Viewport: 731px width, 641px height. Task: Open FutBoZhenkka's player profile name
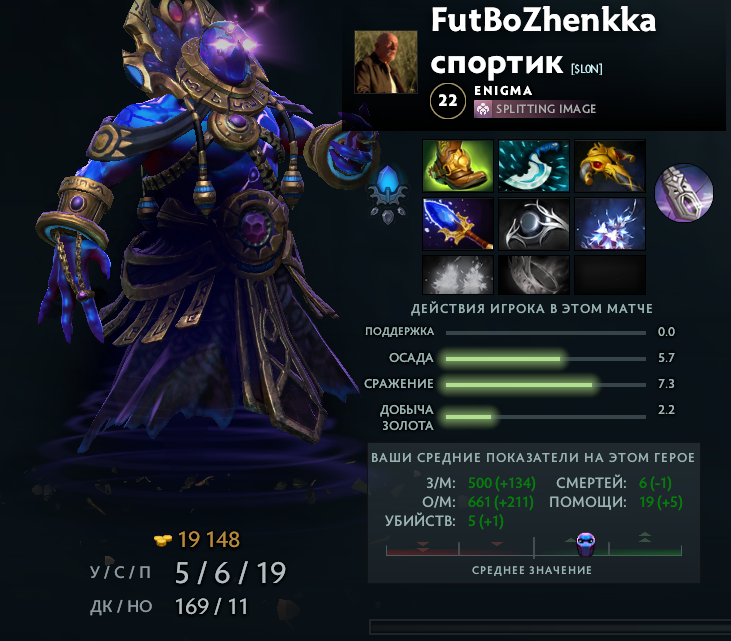click(x=543, y=20)
